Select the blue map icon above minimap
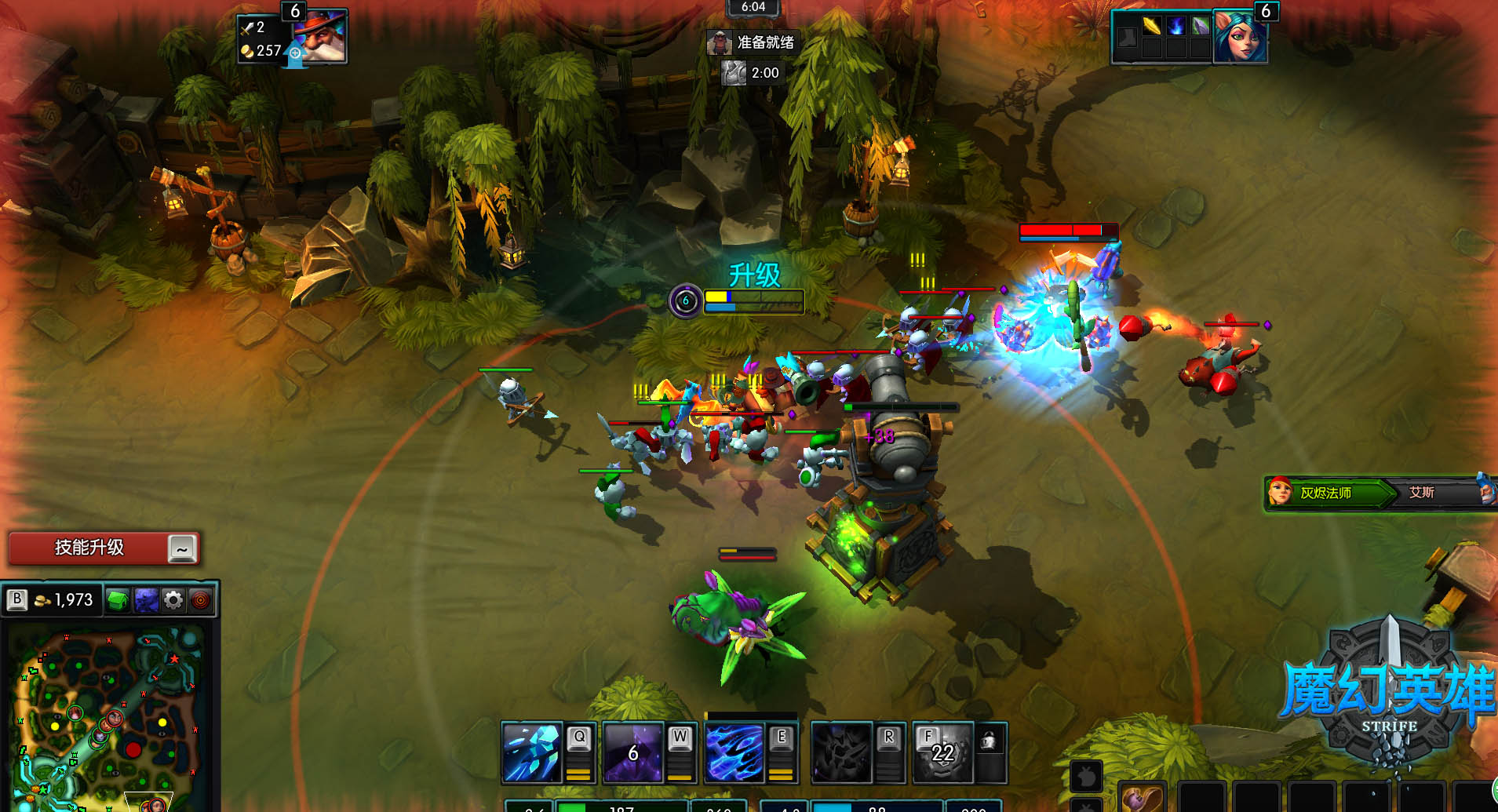The height and width of the screenshot is (812, 1498). pyautogui.click(x=146, y=601)
